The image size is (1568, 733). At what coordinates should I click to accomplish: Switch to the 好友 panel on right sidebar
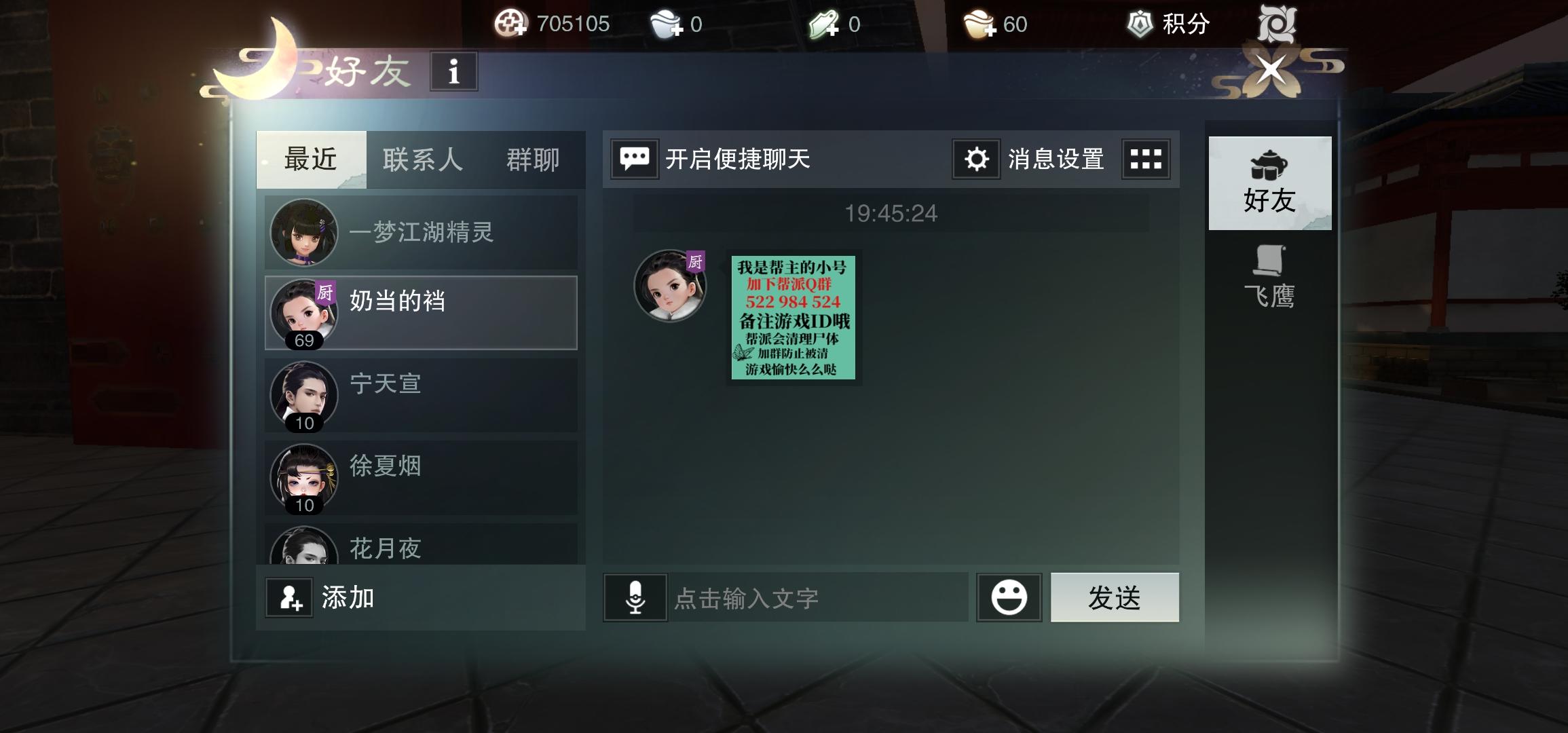click(x=1271, y=183)
